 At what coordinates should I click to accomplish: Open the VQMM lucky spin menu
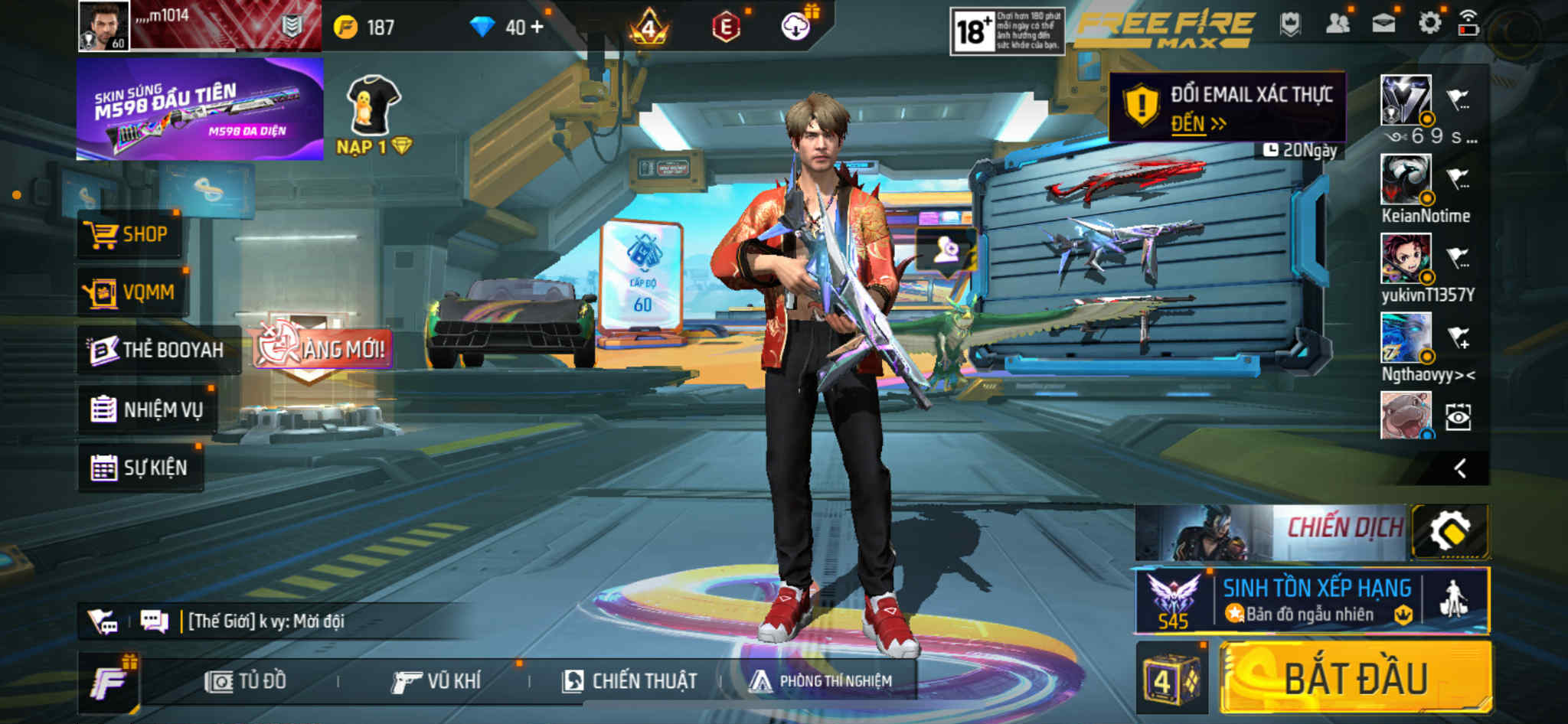coord(132,292)
